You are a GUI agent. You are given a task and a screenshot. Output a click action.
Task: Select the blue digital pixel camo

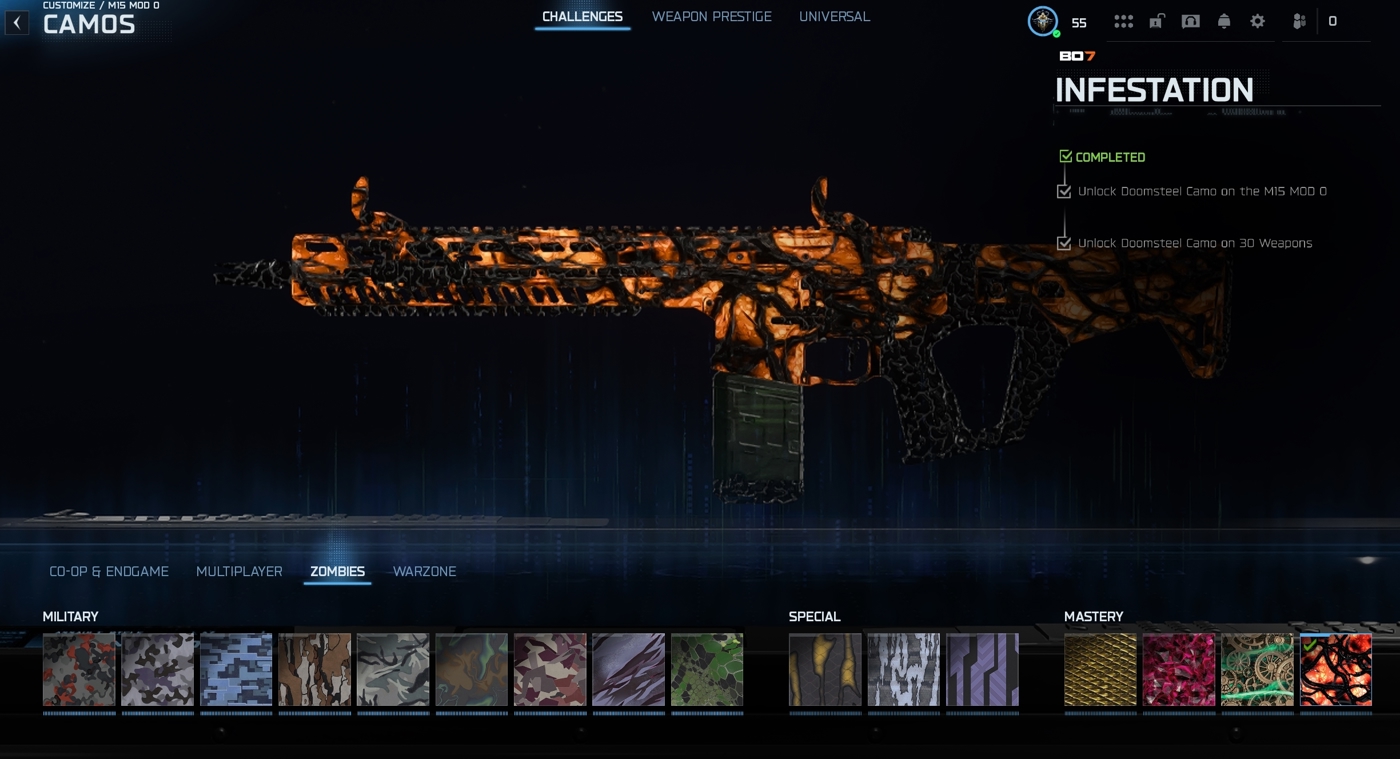(236, 669)
